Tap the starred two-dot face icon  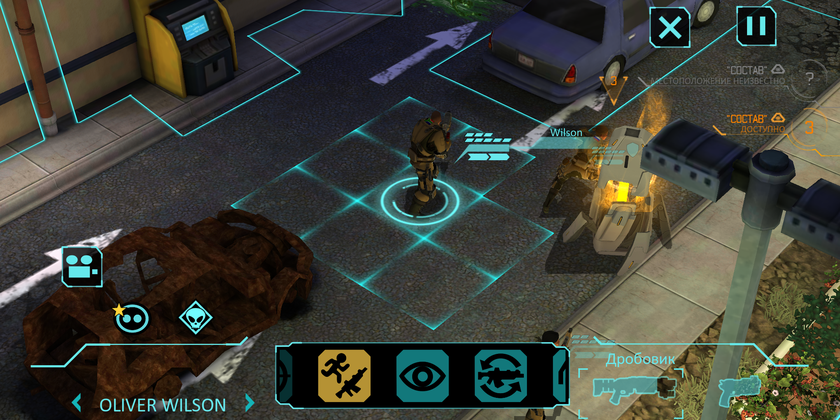point(133,318)
